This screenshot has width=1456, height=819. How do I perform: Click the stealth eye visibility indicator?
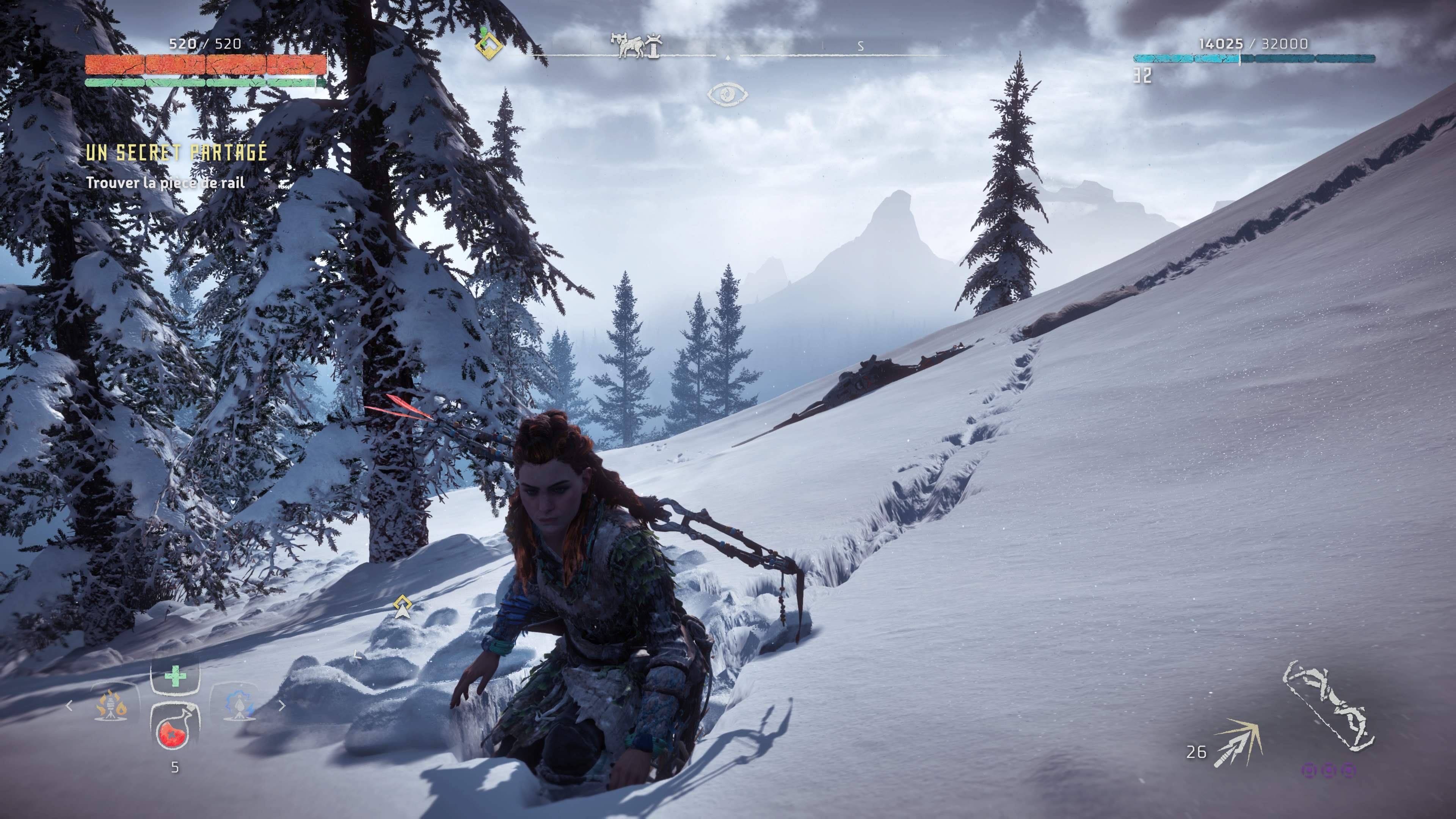727,94
